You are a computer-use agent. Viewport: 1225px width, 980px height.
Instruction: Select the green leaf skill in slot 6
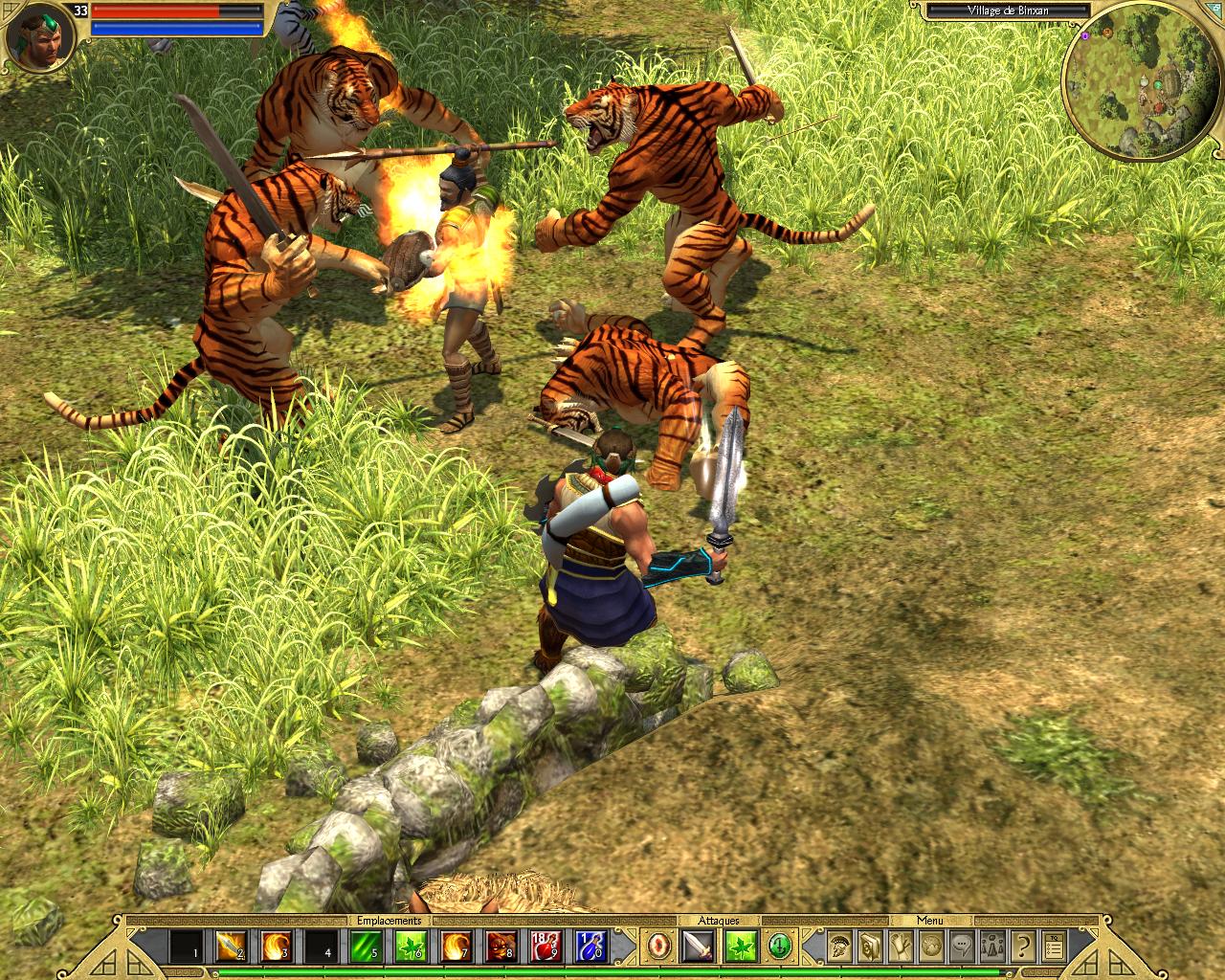pyautogui.click(x=411, y=946)
